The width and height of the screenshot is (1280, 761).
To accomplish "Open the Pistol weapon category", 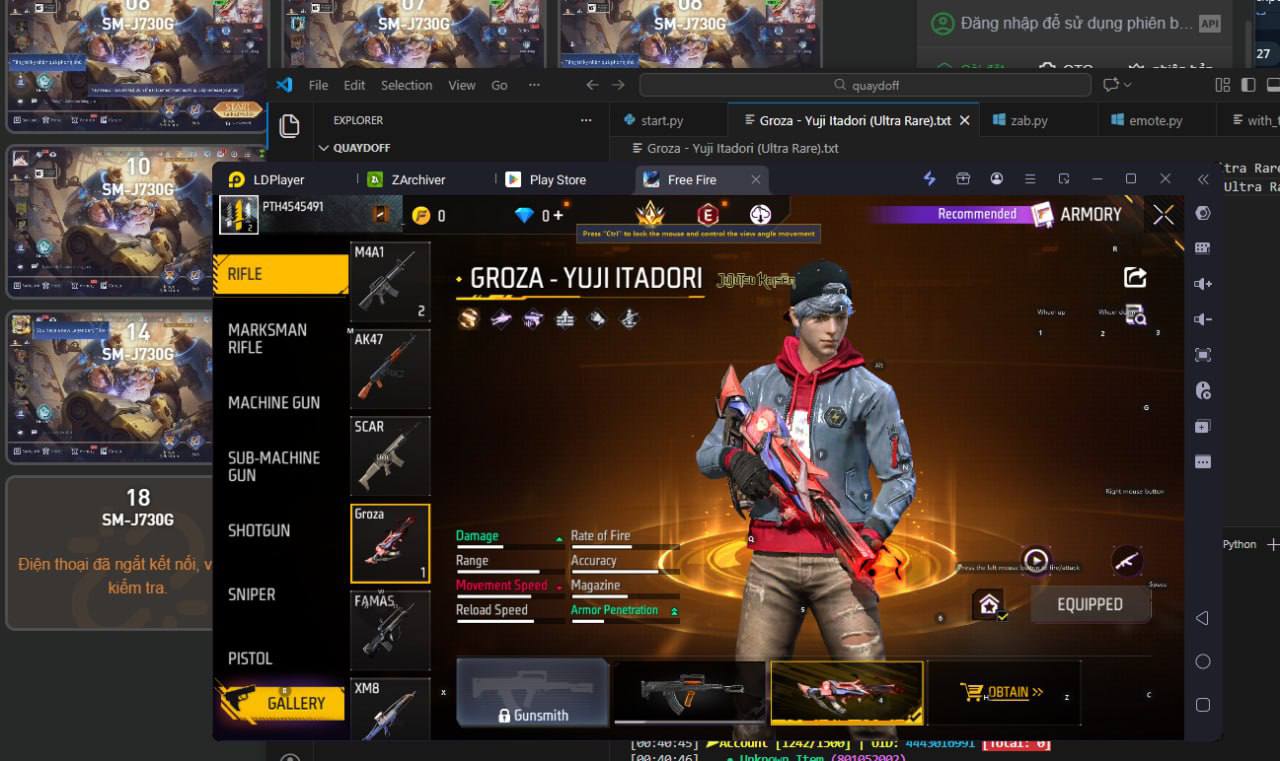I will click(250, 659).
